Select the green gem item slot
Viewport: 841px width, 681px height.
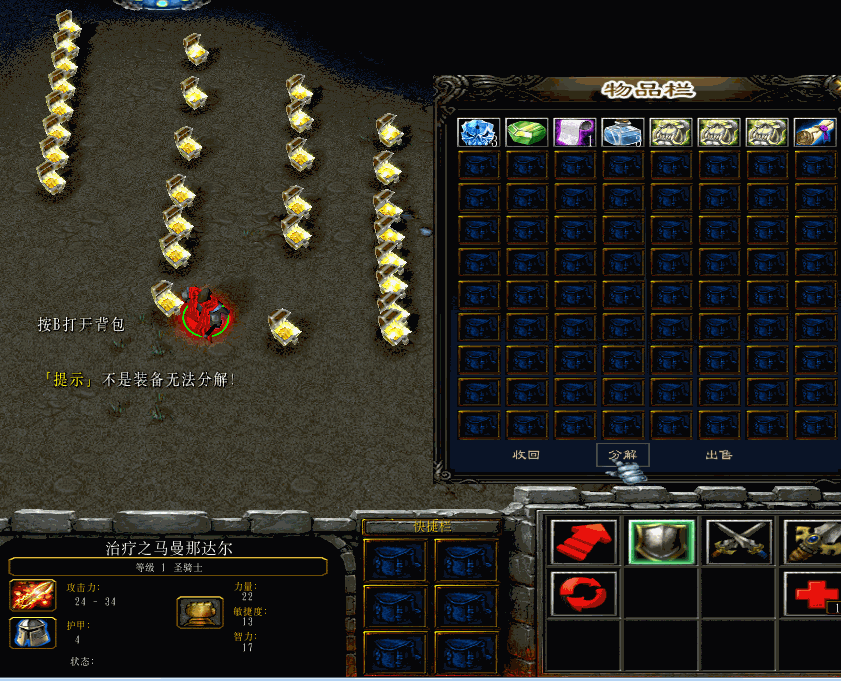(526, 133)
